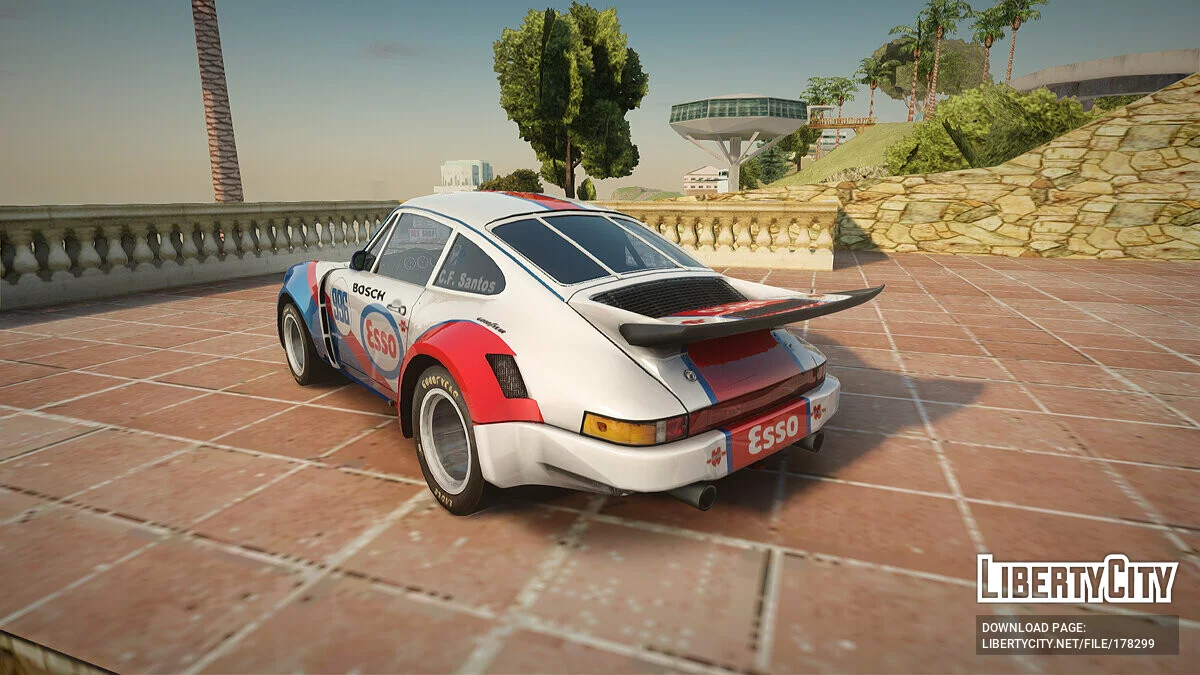Image resolution: width=1200 pixels, height=675 pixels.
Task: Open the LibertyCity.net download page link
Action: (x=1068, y=643)
